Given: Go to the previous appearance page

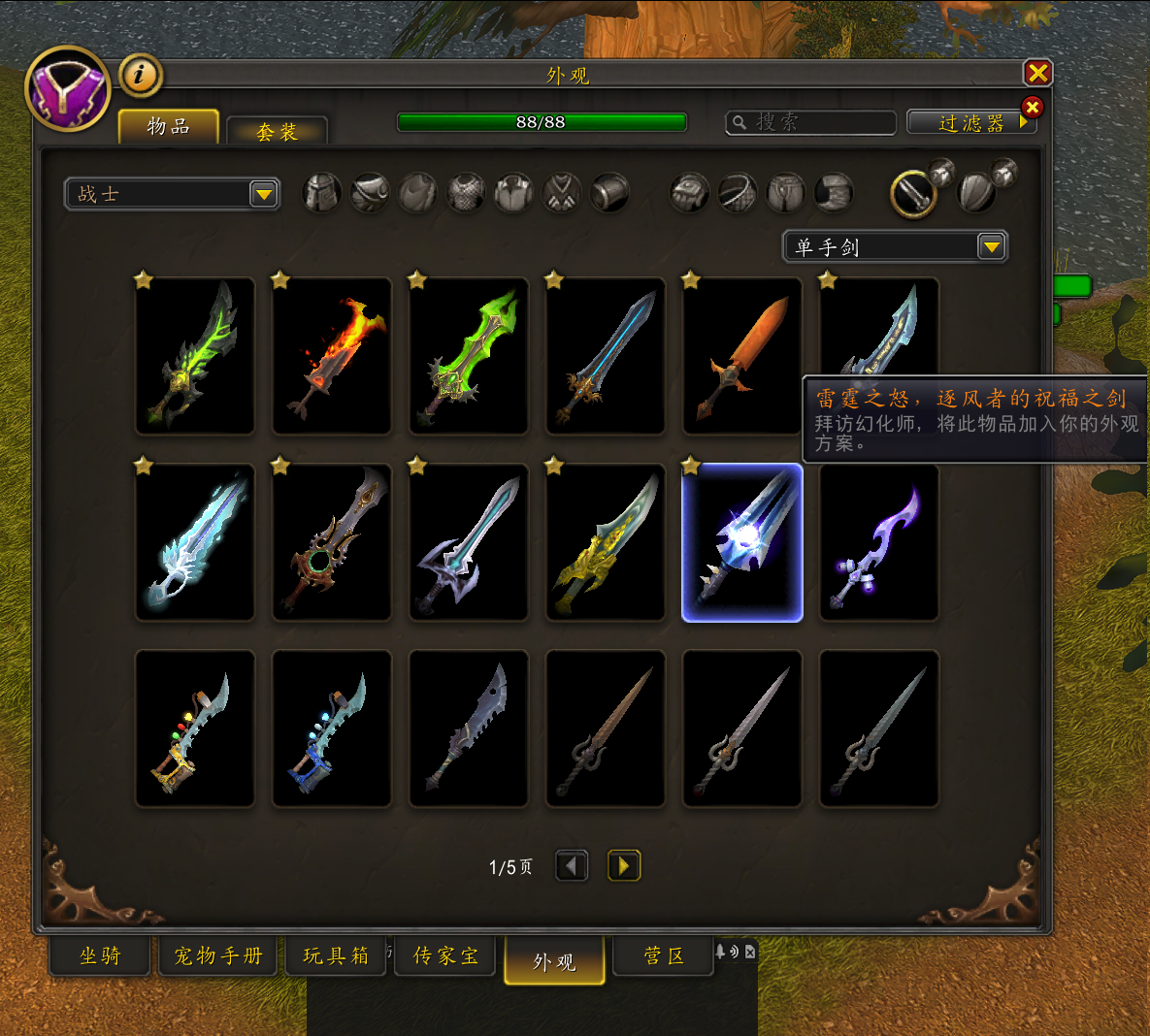Looking at the screenshot, I should [572, 865].
